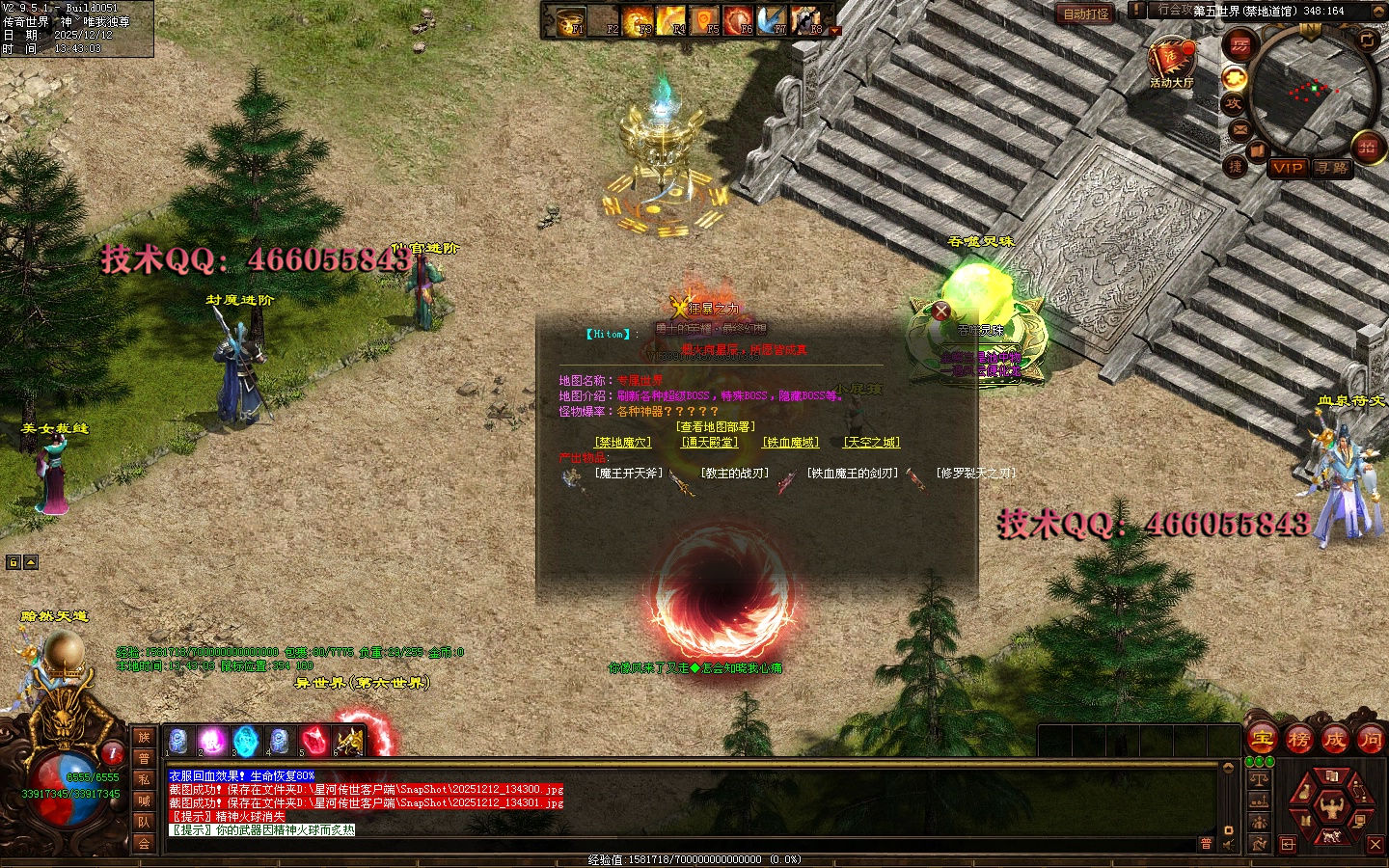Choose the 通天殿堂 map link
Screen dimensions: 1389x868
709,443
